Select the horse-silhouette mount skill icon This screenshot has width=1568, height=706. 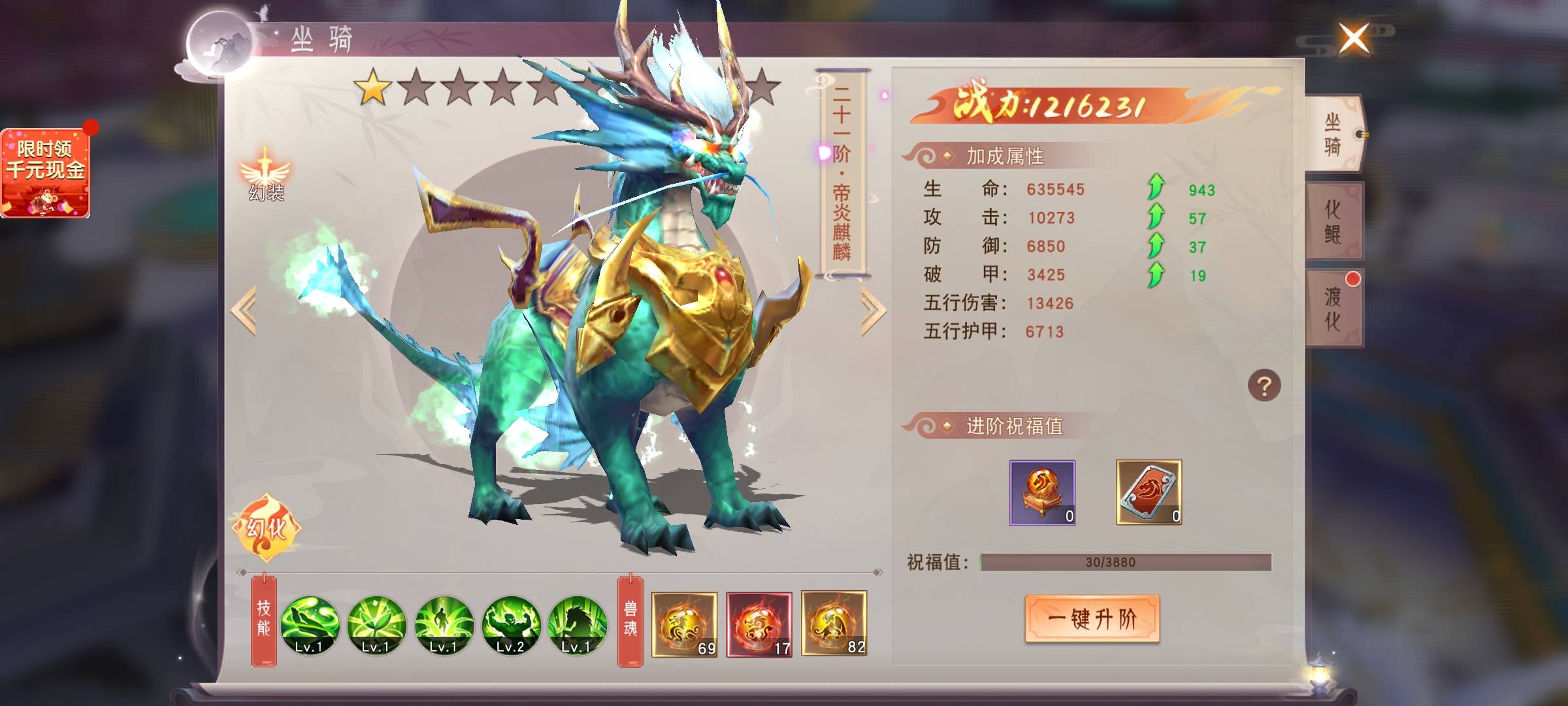(x=578, y=625)
